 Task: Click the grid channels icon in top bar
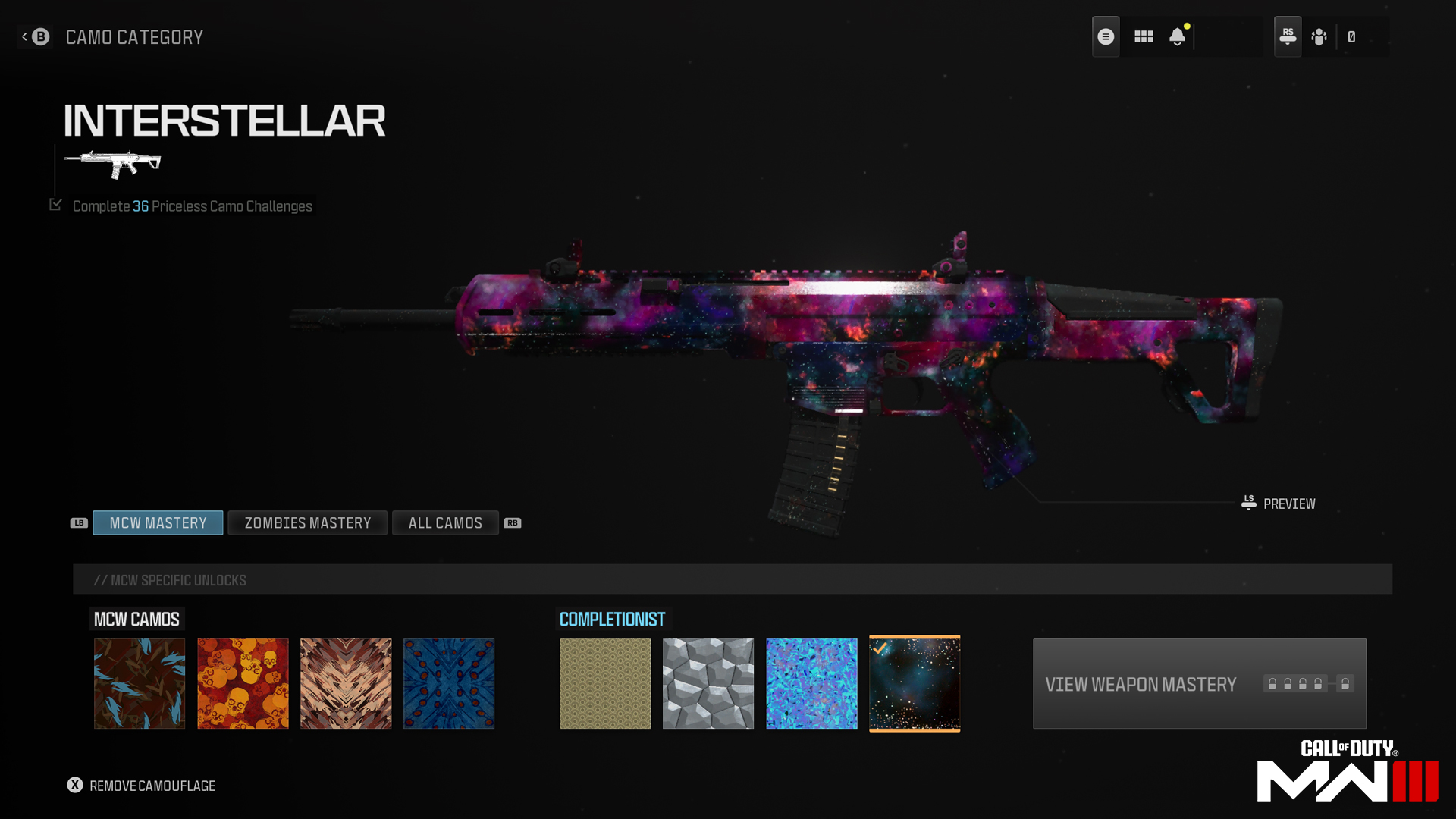[1143, 36]
